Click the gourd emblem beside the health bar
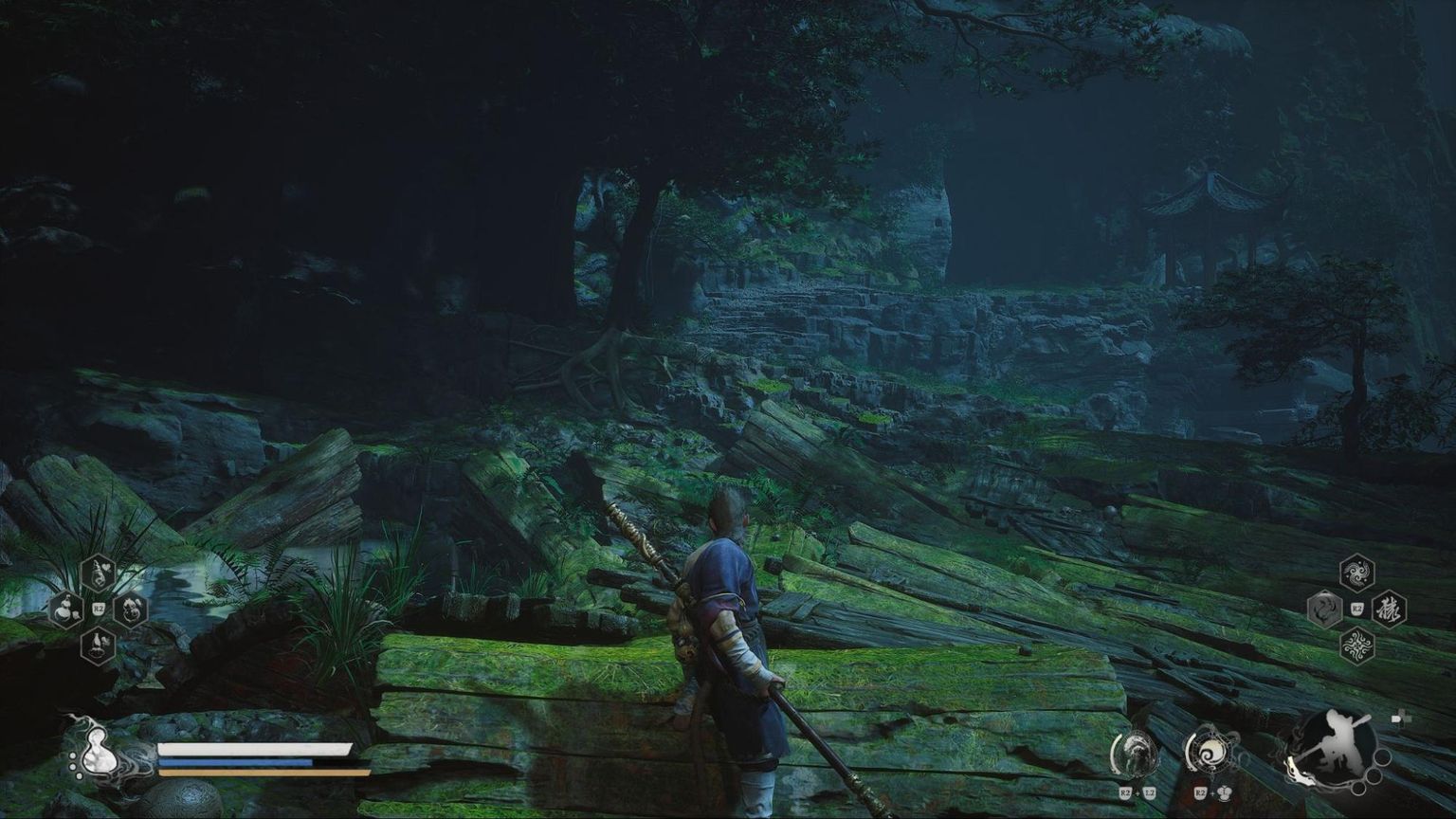The image size is (1456, 819). coord(100,754)
